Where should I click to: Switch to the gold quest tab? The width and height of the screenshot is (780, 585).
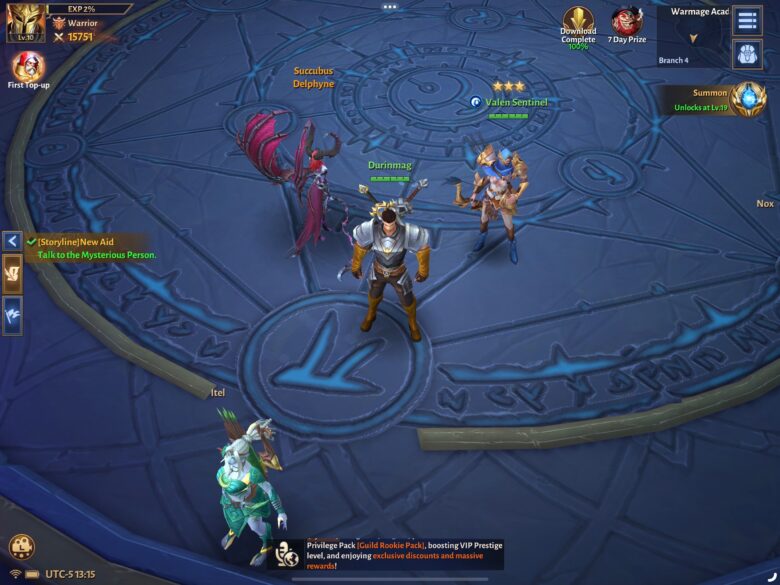point(12,274)
